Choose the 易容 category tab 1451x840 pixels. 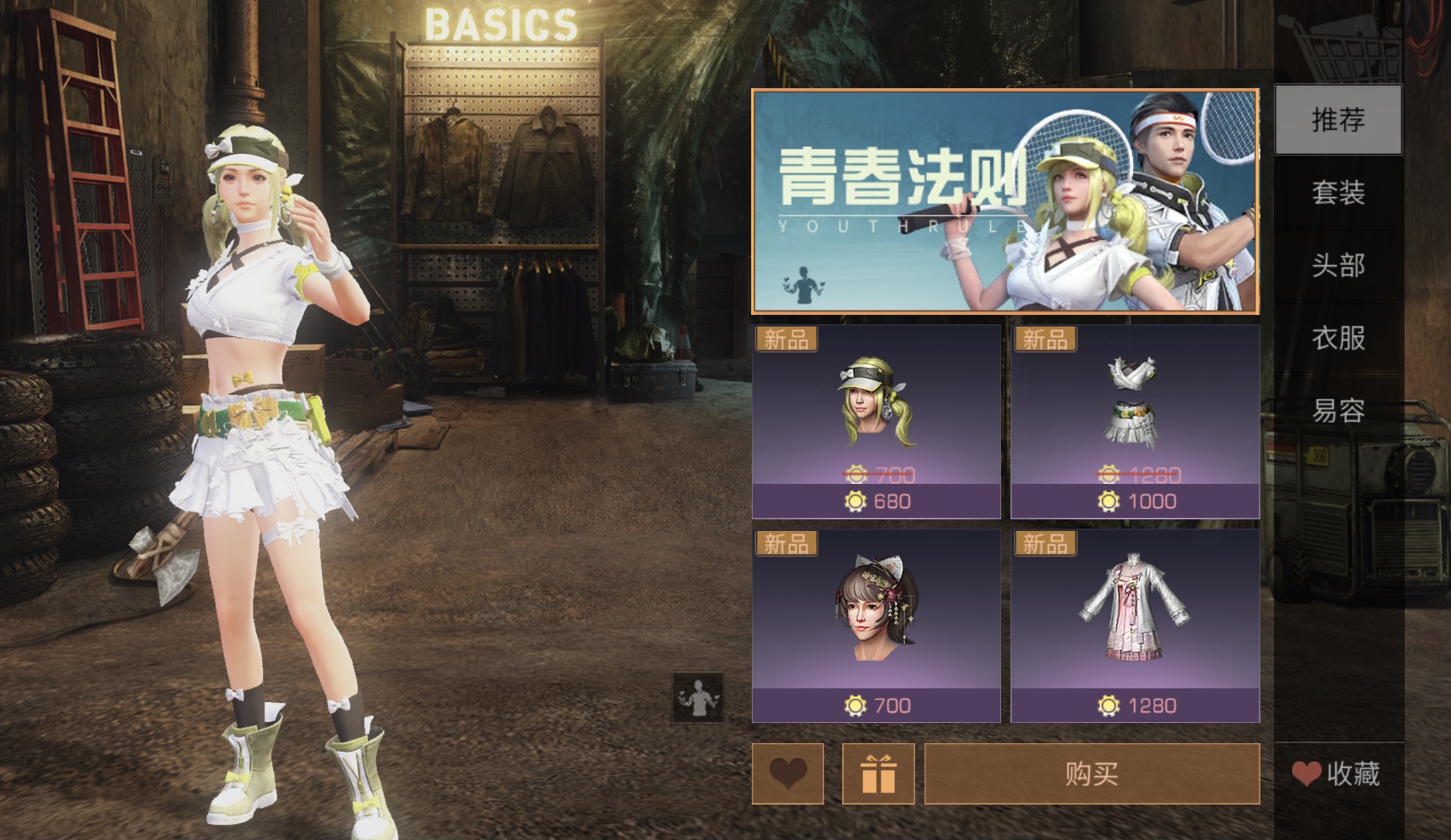point(1338,410)
